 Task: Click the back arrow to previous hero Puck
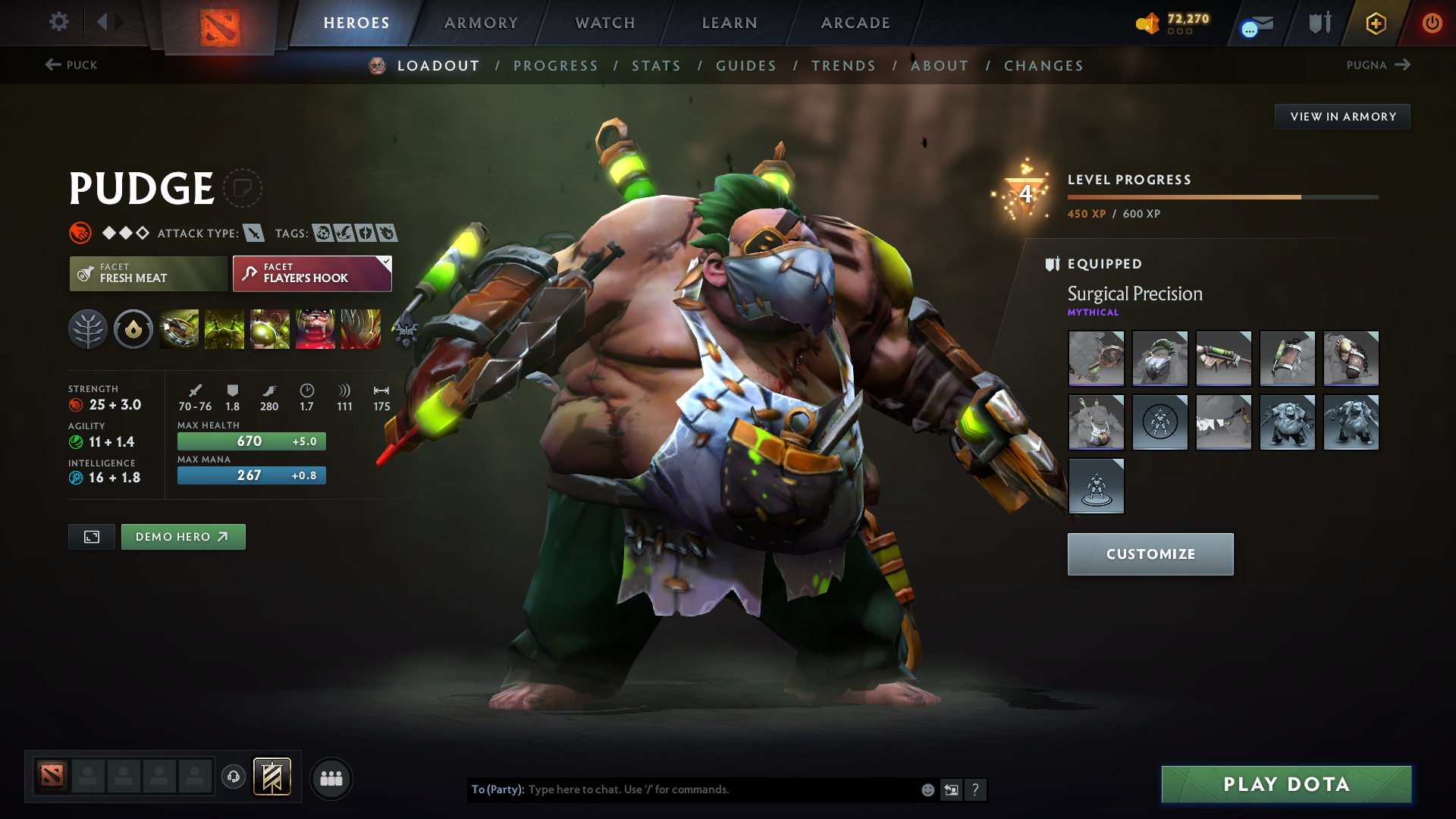coord(51,65)
